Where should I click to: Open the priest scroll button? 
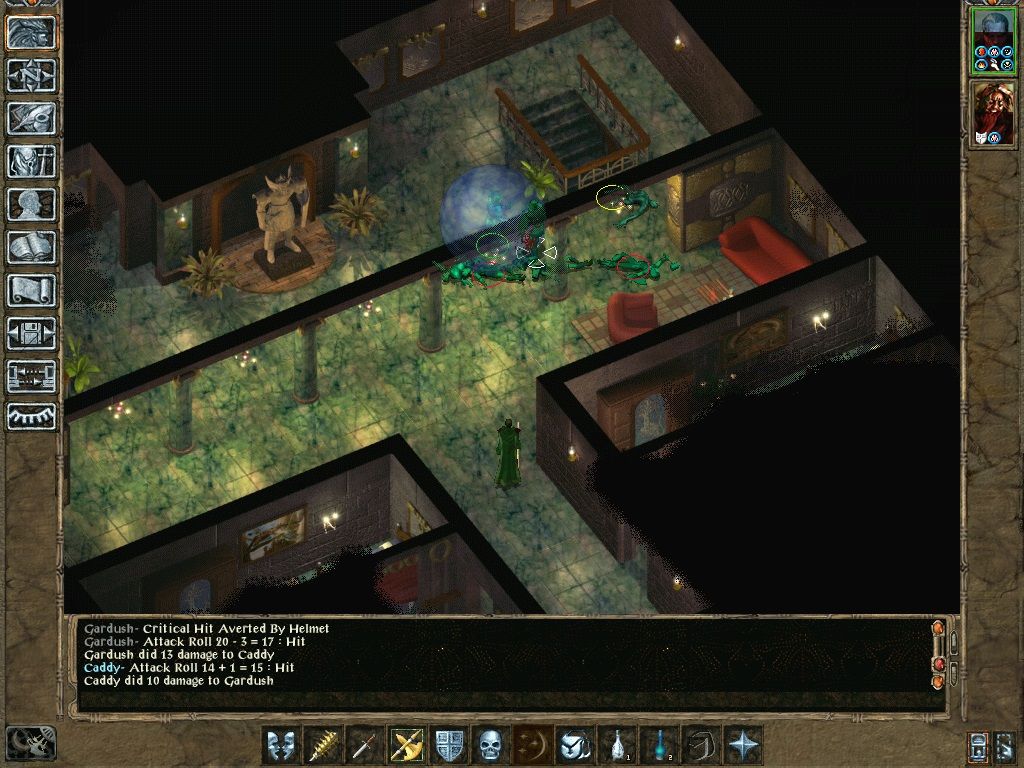[x=32, y=290]
